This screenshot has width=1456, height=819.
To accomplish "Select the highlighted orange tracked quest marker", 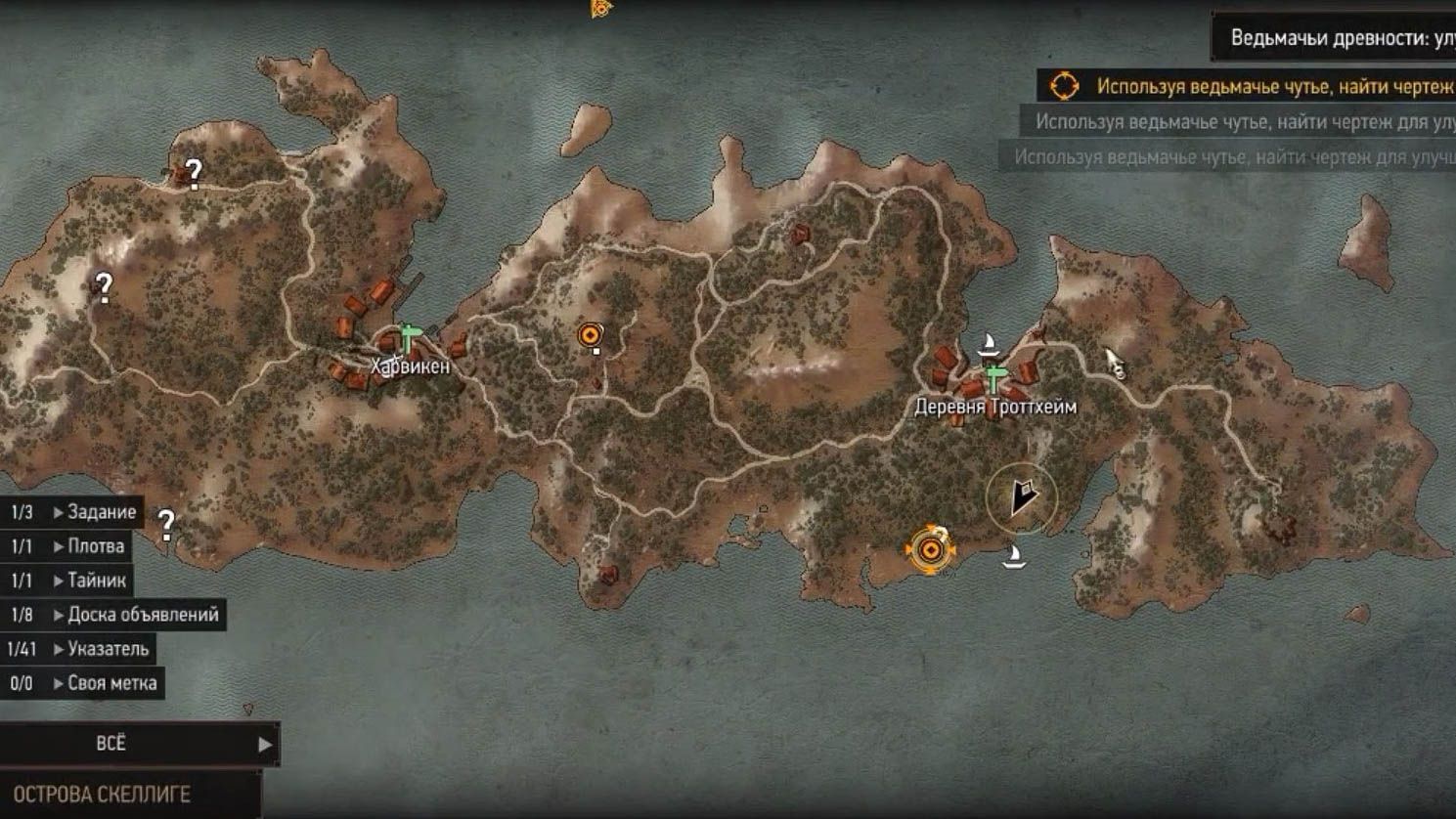I will 930,551.
